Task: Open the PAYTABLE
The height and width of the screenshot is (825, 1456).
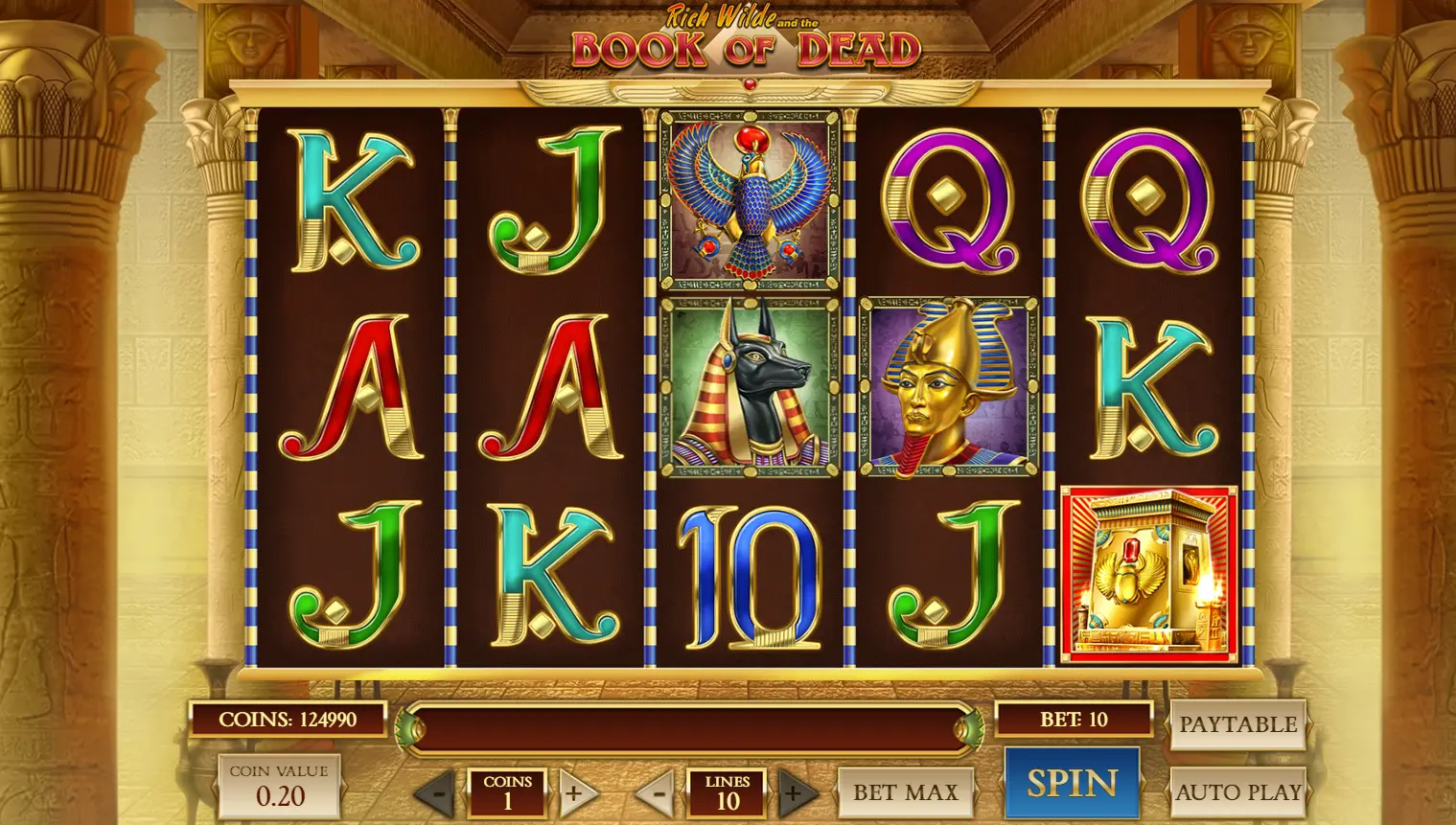Action: coord(1238,723)
